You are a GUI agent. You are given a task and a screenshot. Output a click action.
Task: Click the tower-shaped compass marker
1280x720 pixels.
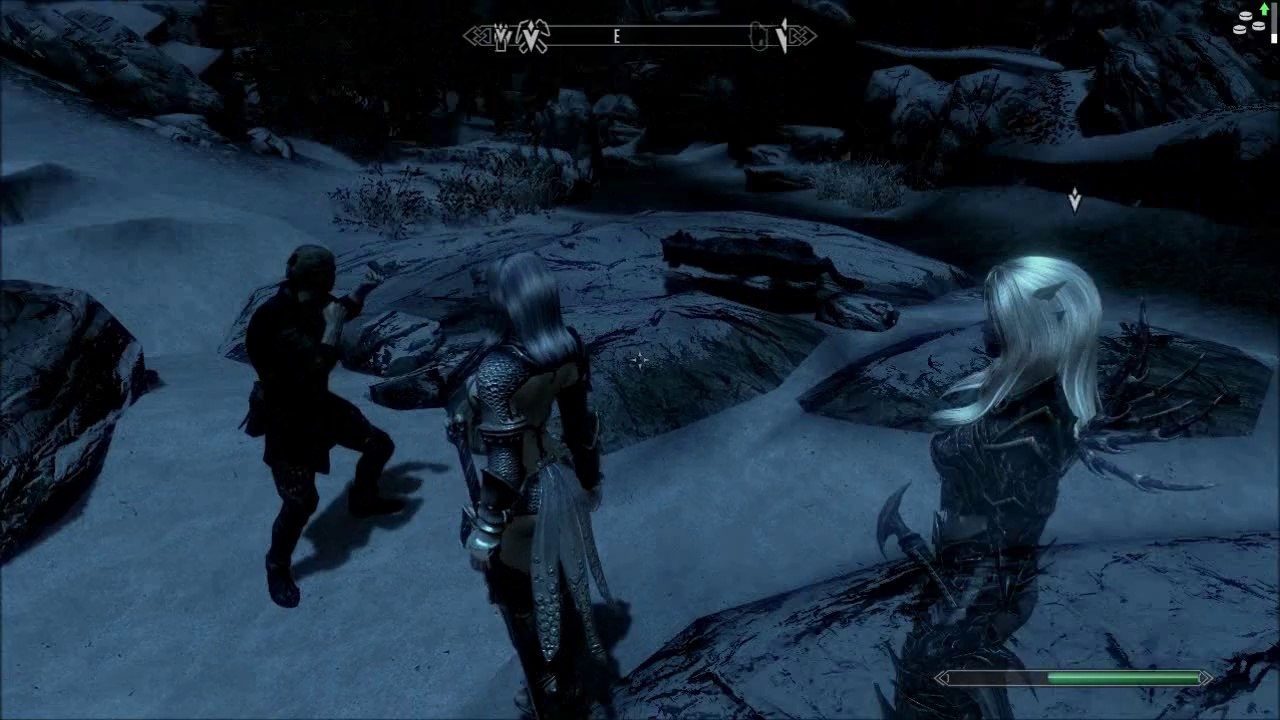pyautogui.click(x=501, y=38)
